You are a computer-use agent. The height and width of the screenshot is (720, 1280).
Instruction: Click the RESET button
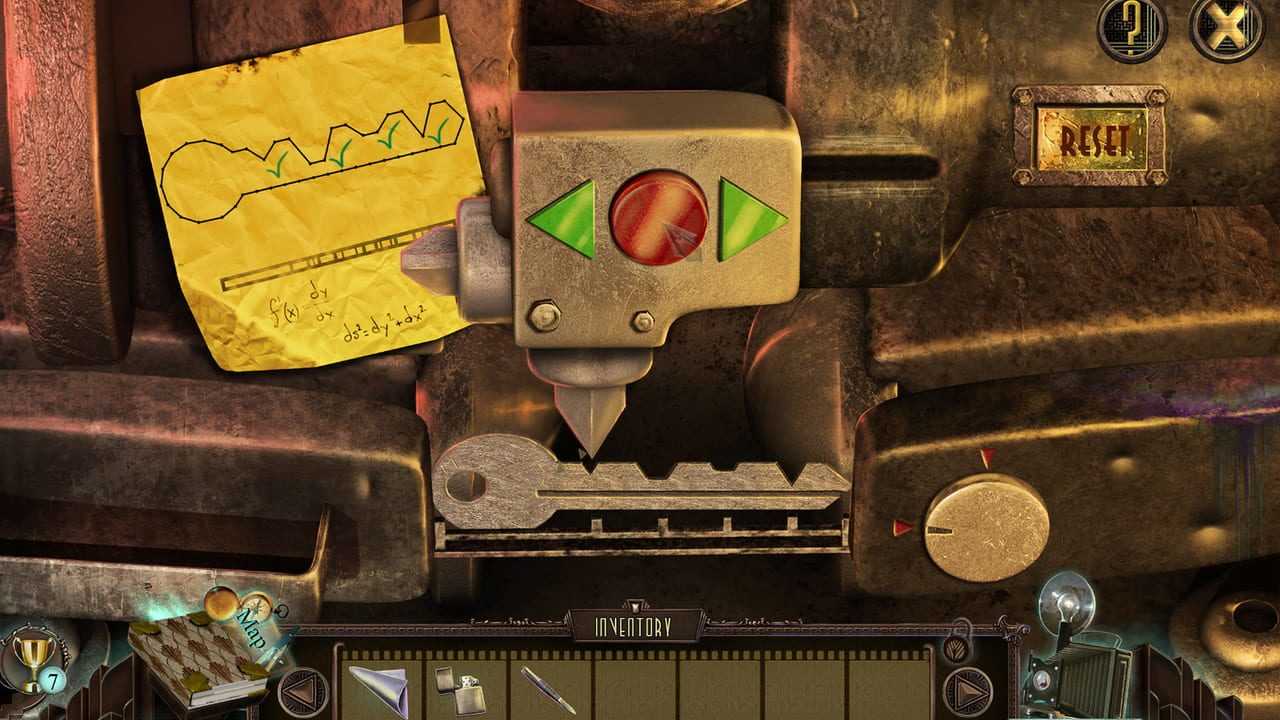(1089, 137)
